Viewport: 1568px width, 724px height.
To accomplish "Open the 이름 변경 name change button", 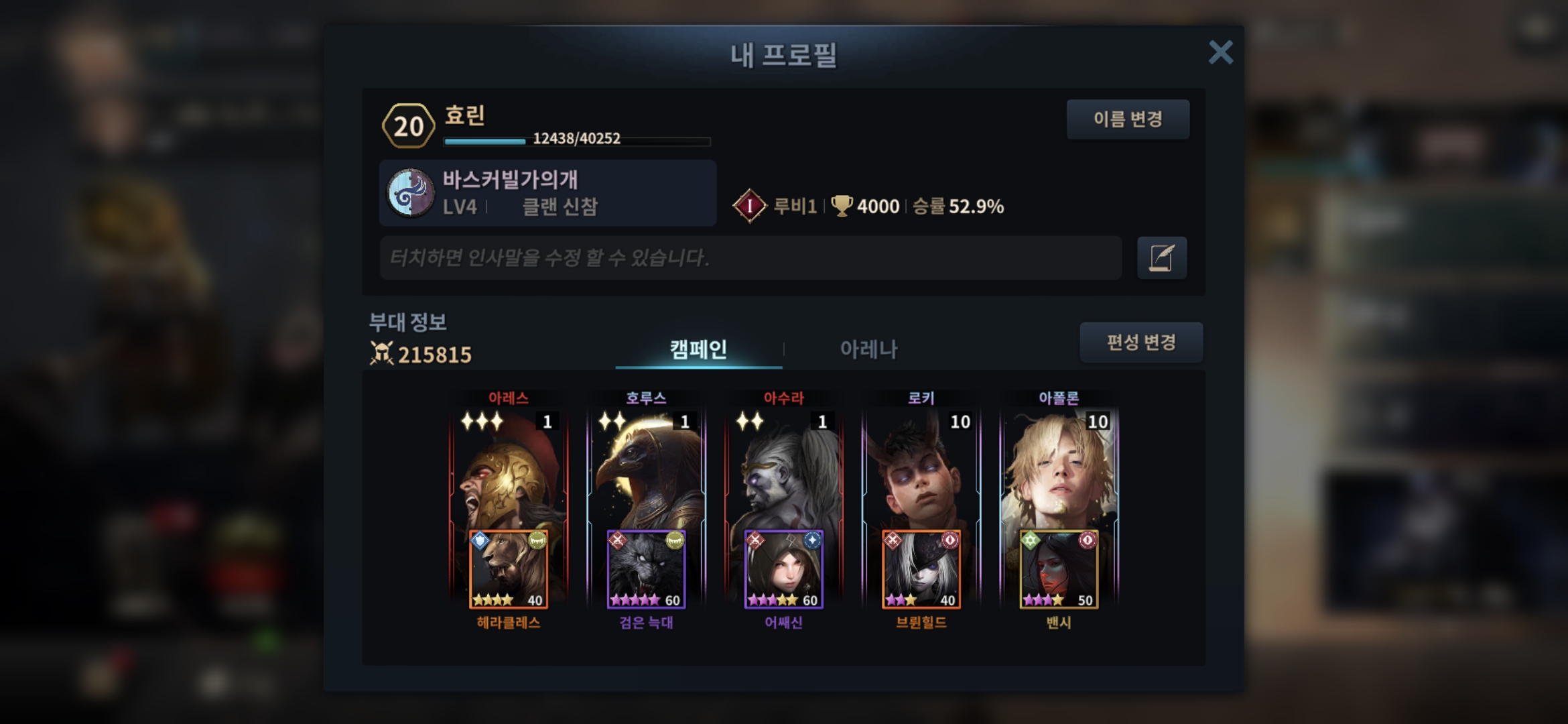I will pos(1128,119).
